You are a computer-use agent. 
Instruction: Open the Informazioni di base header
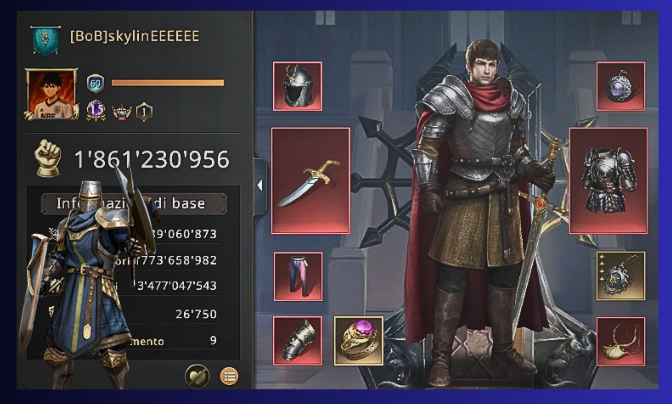click(134, 204)
